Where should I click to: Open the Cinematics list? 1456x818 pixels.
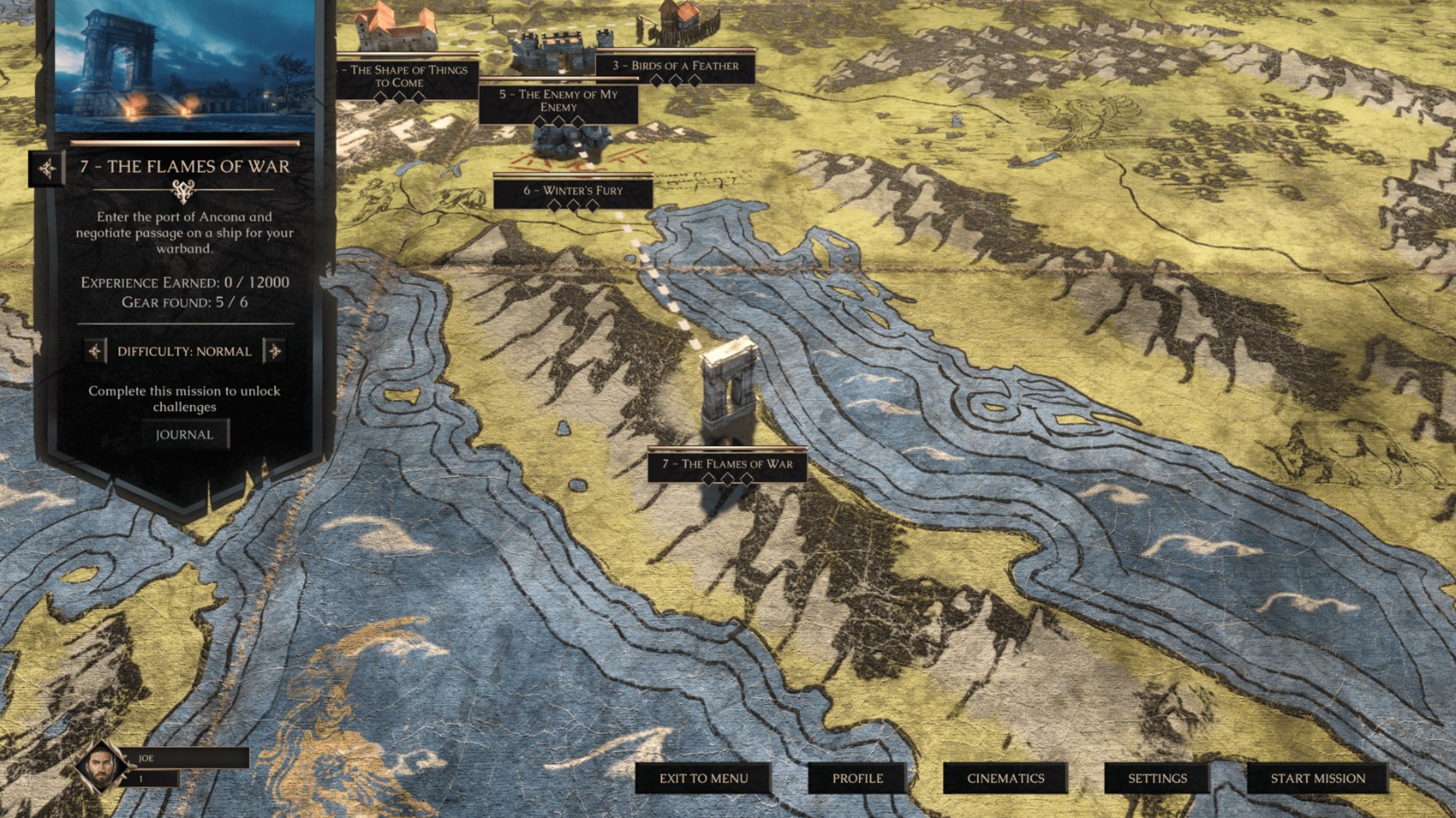coord(1005,779)
